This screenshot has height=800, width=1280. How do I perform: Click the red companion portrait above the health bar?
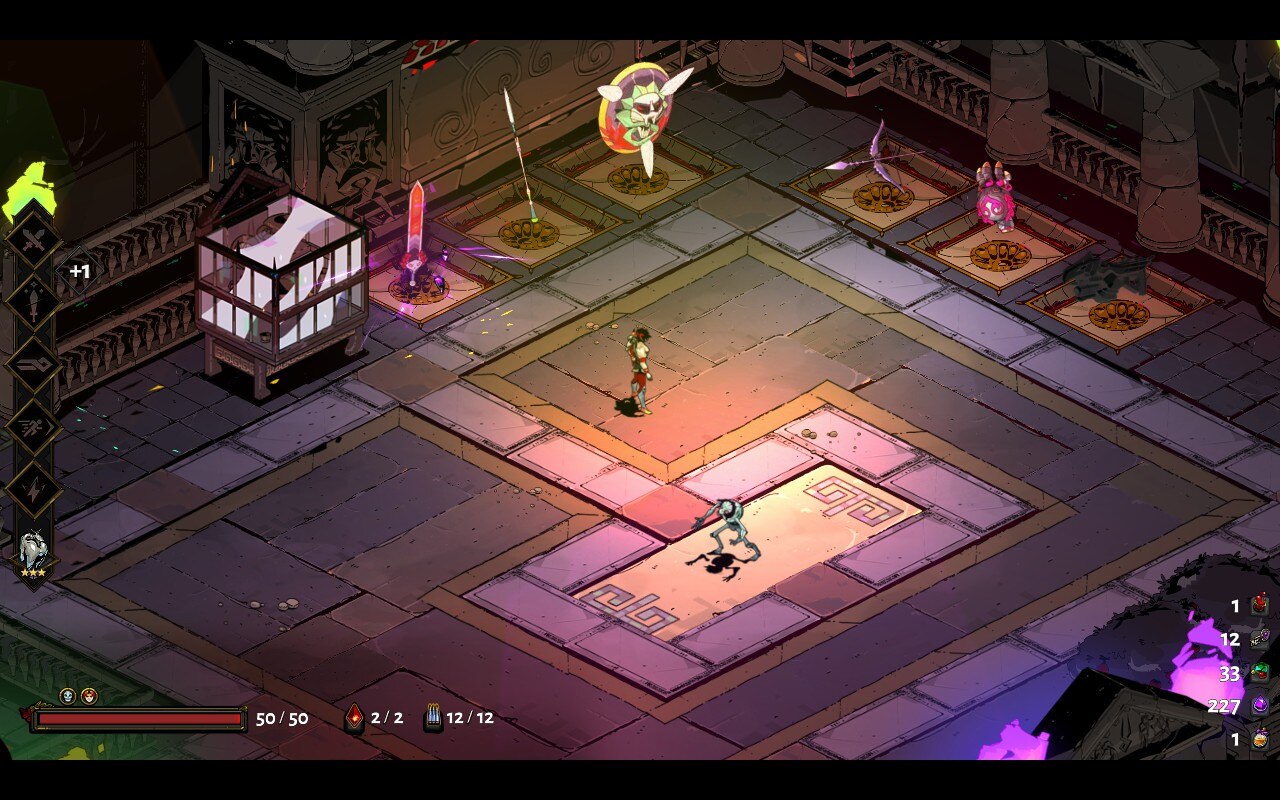click(x=88, y=695)
